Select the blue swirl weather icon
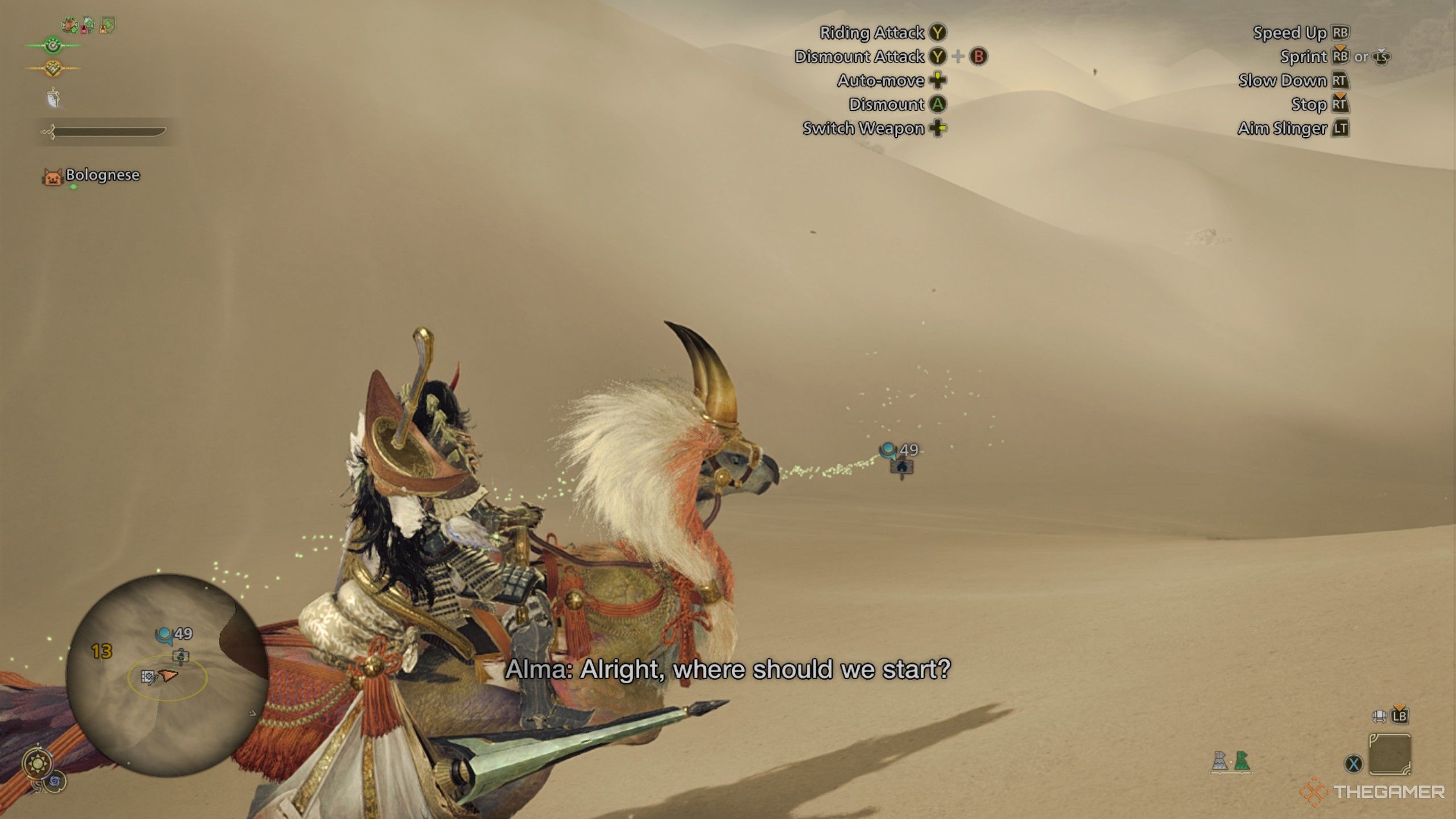This screenshot has height=819, width=1456. (x=56, y=783)
